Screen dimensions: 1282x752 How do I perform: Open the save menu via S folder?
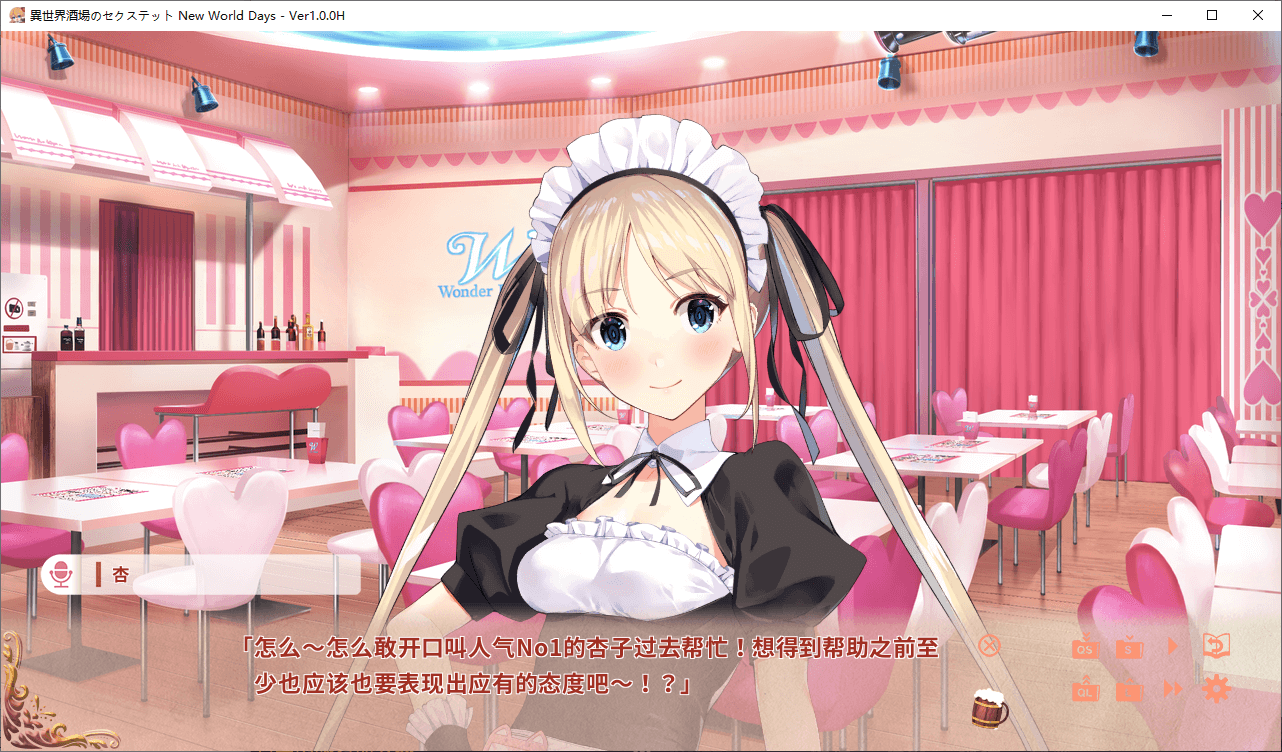click(x=1129, y=647)
